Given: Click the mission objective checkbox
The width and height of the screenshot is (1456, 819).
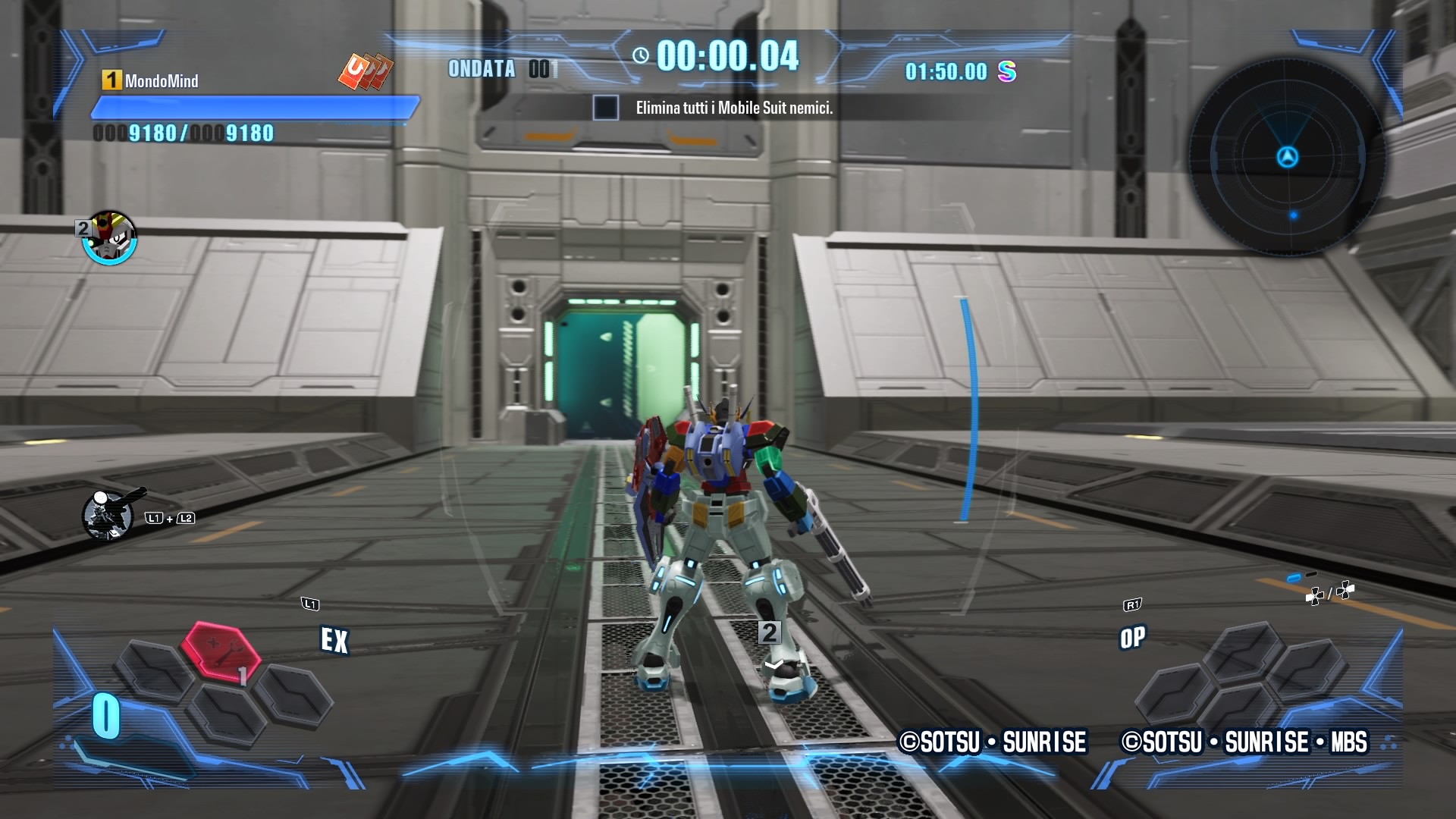Looking at the screenshot, I should click(605, 108).
